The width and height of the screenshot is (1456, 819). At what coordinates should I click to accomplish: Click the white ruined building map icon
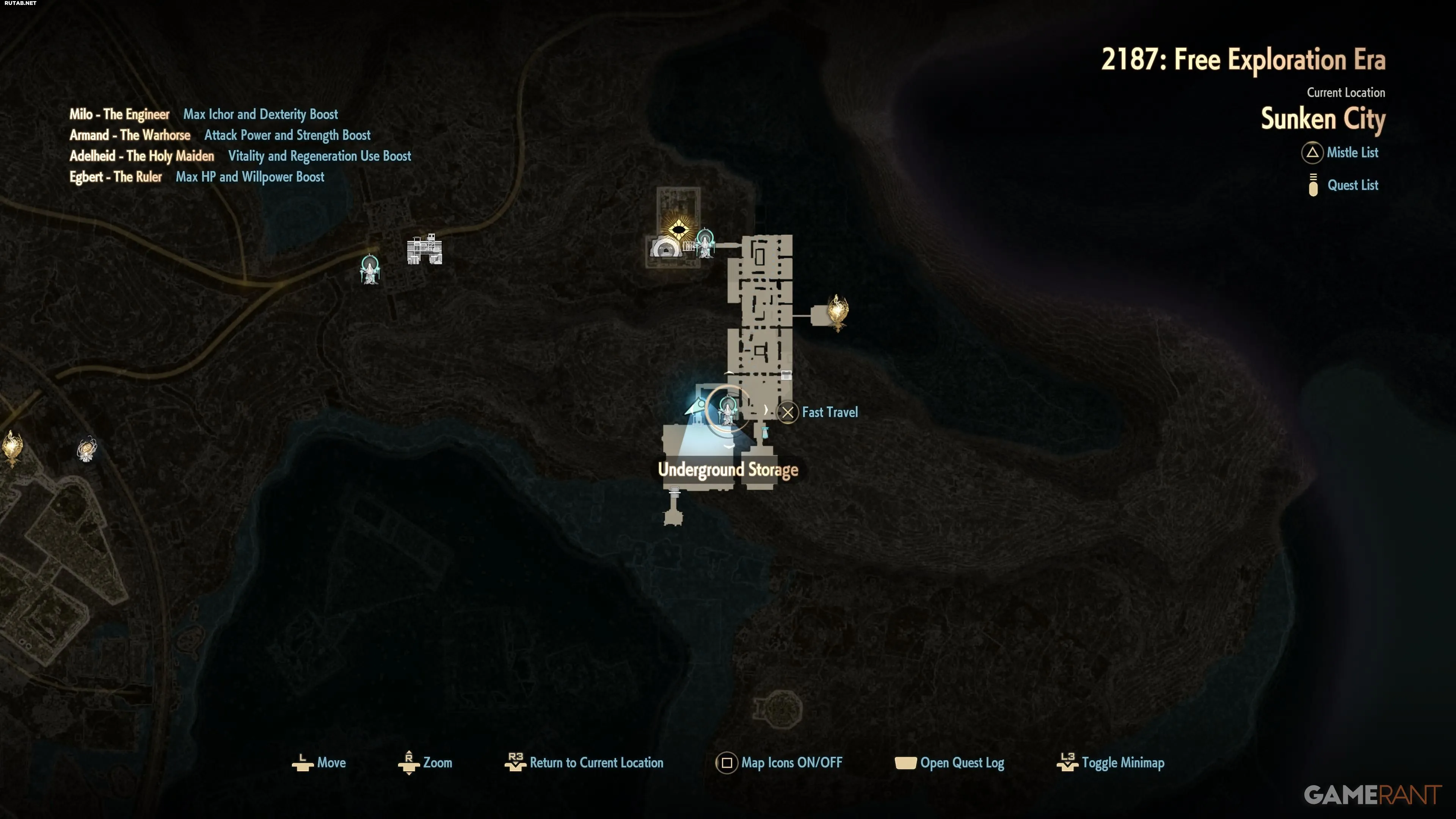(425, 249)
